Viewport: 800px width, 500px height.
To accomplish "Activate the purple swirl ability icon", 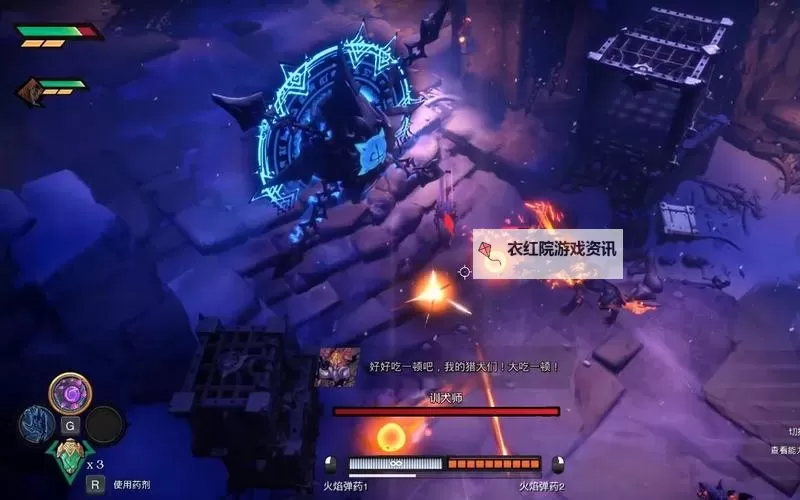I will coord(71,392).
